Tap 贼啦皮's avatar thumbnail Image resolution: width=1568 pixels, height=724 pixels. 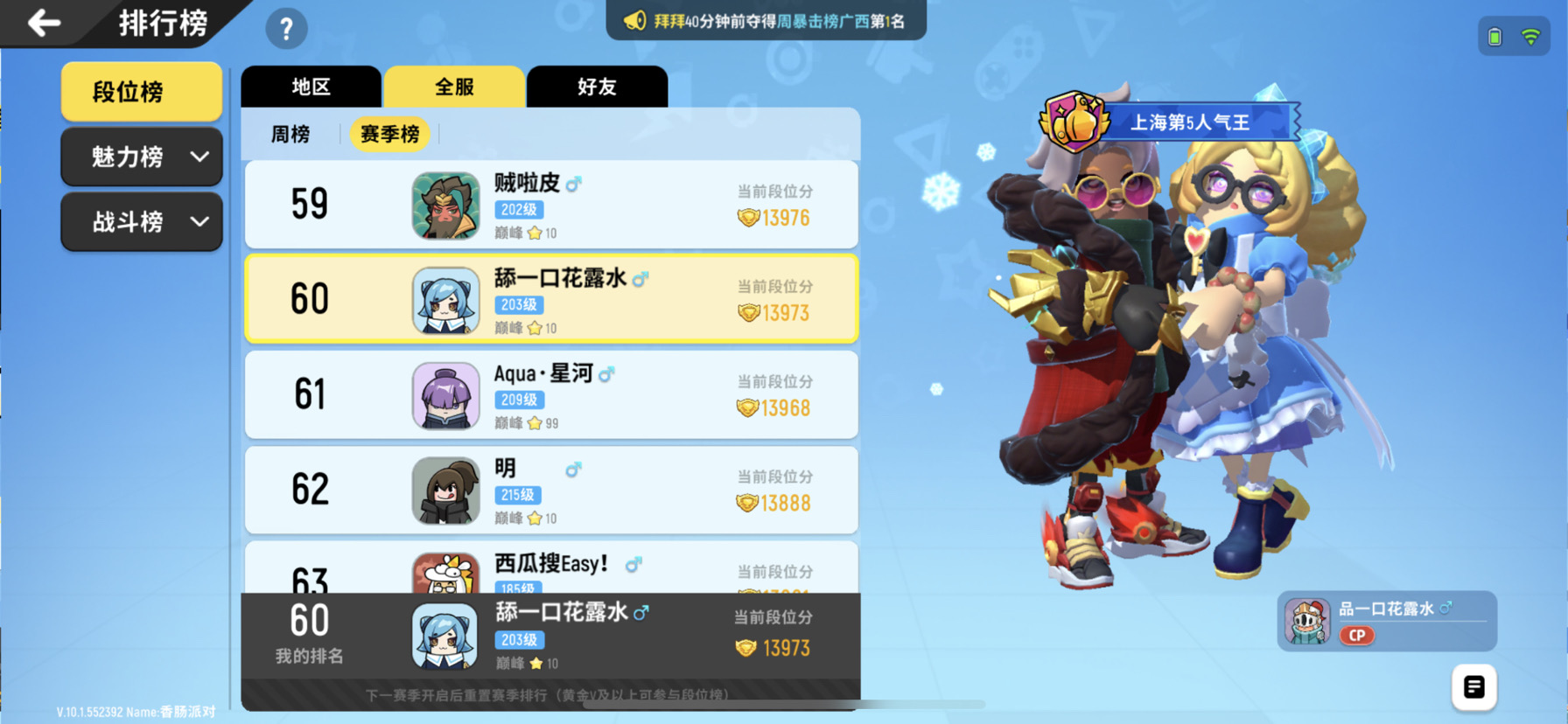[444, 204]
